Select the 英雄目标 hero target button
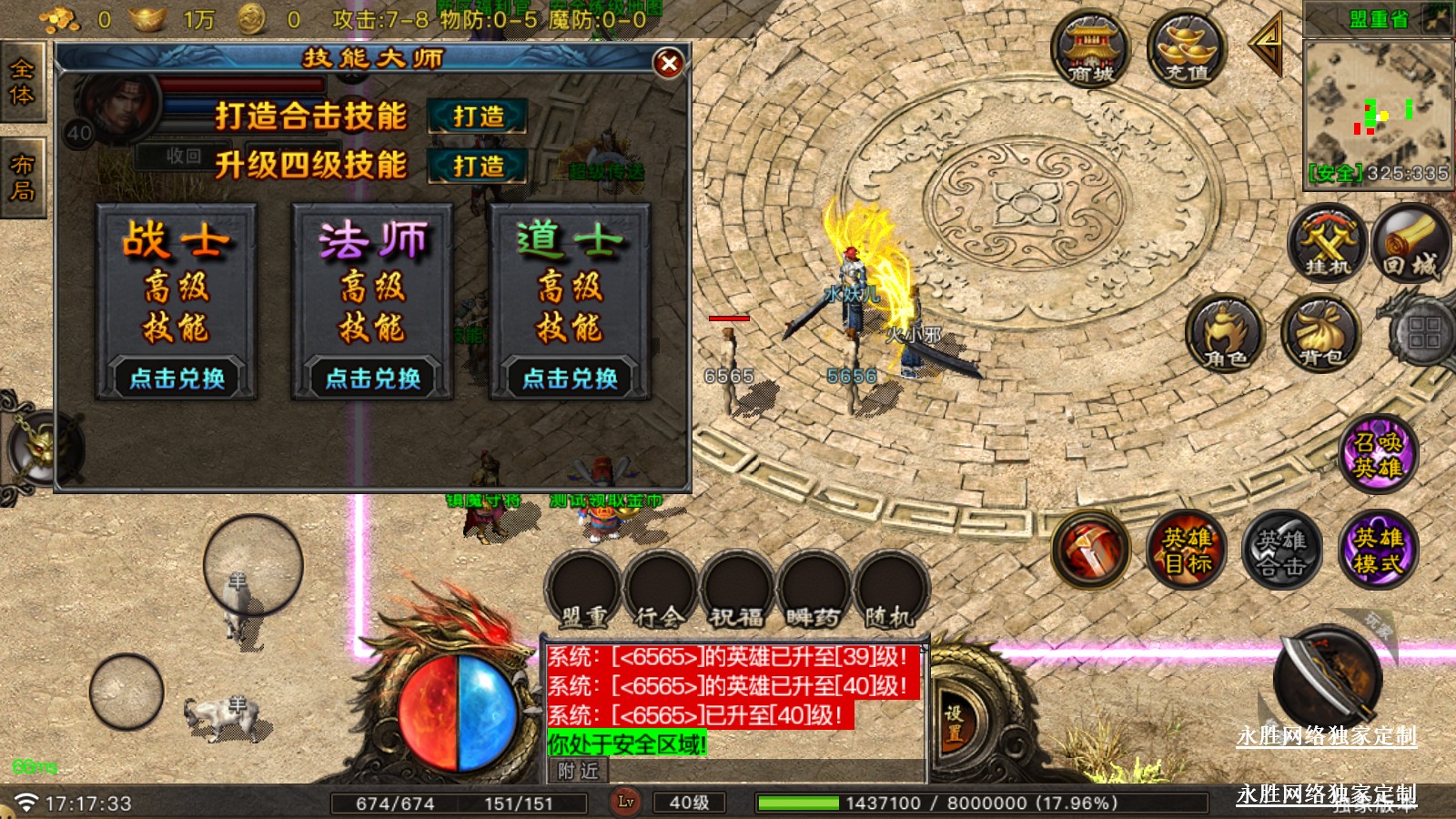1456x819 pixels. click(x=1187, y=550)
